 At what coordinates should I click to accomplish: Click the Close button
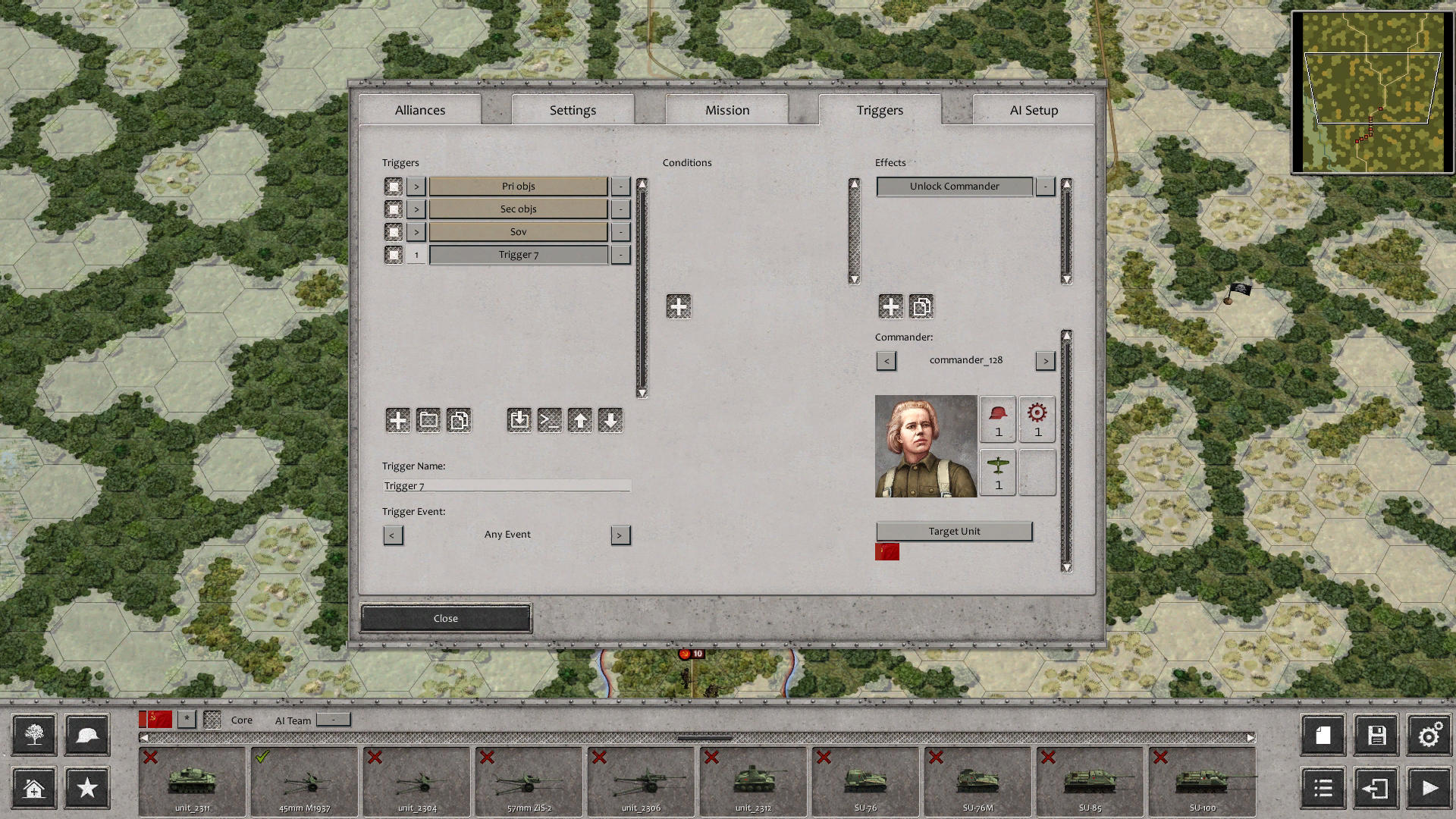click(445, 618)
